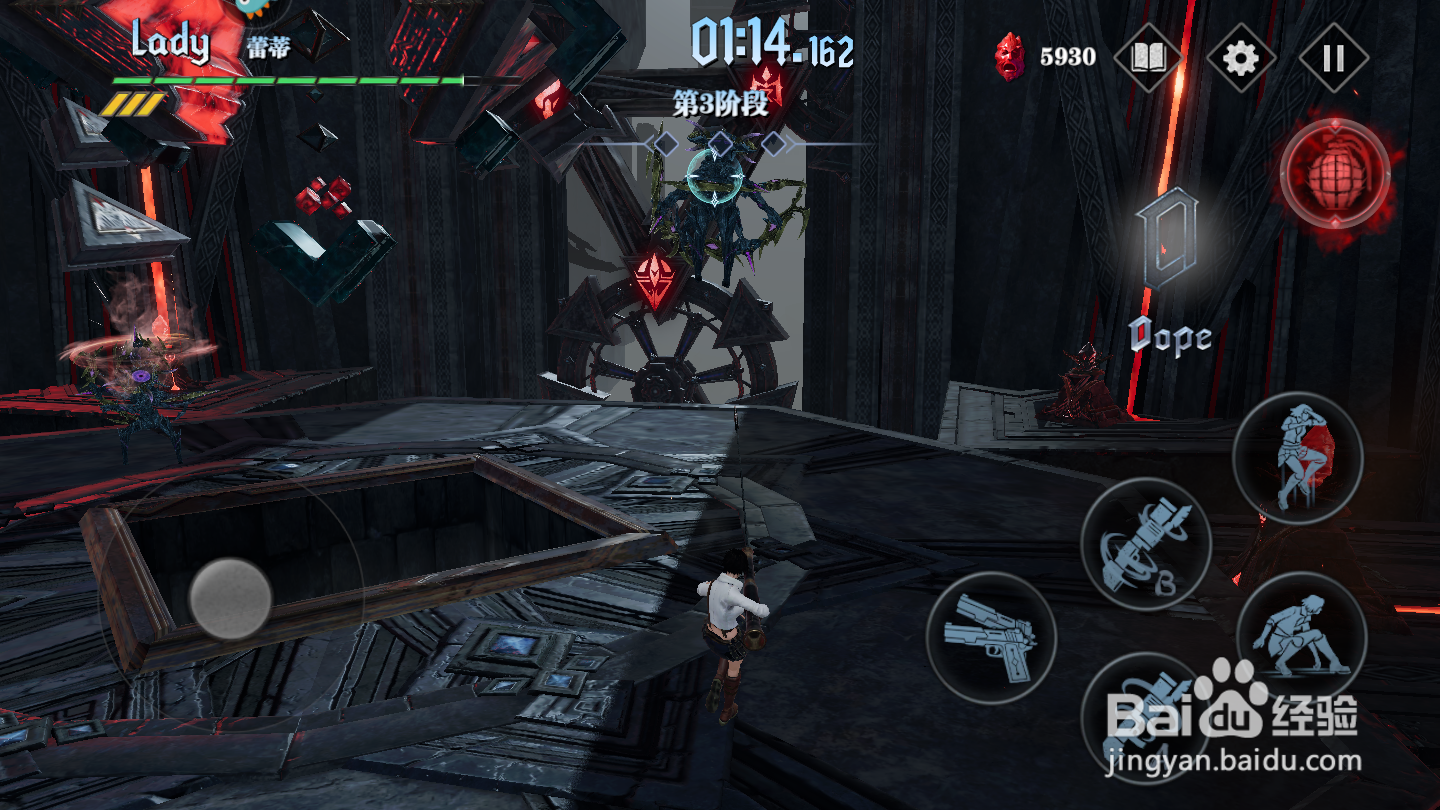Open the gear settings menu
This screenshot has height=810, width=1440.
[x=1241, y=58]
